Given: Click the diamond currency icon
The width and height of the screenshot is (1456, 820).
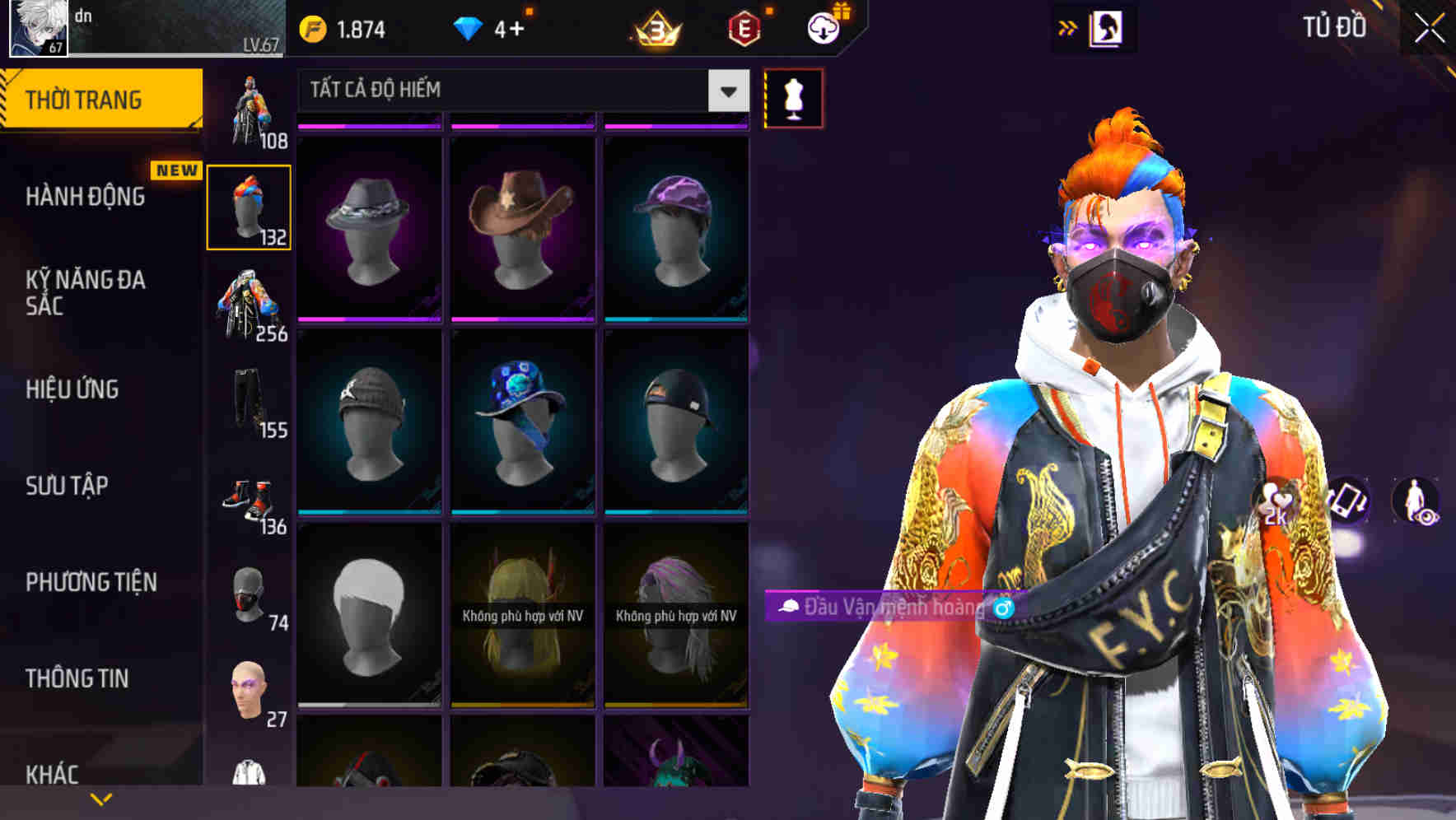Looking at the screenshot, I should click(x=467, y=27).
